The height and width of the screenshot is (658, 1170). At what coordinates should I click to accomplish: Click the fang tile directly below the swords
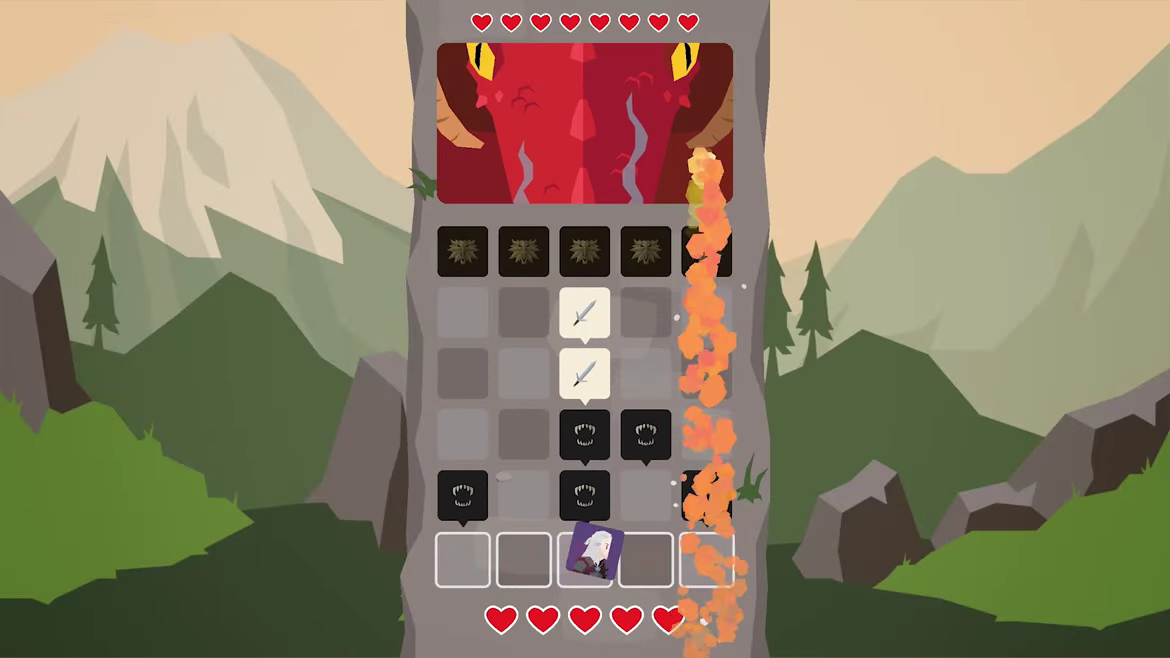coord(585,435)
